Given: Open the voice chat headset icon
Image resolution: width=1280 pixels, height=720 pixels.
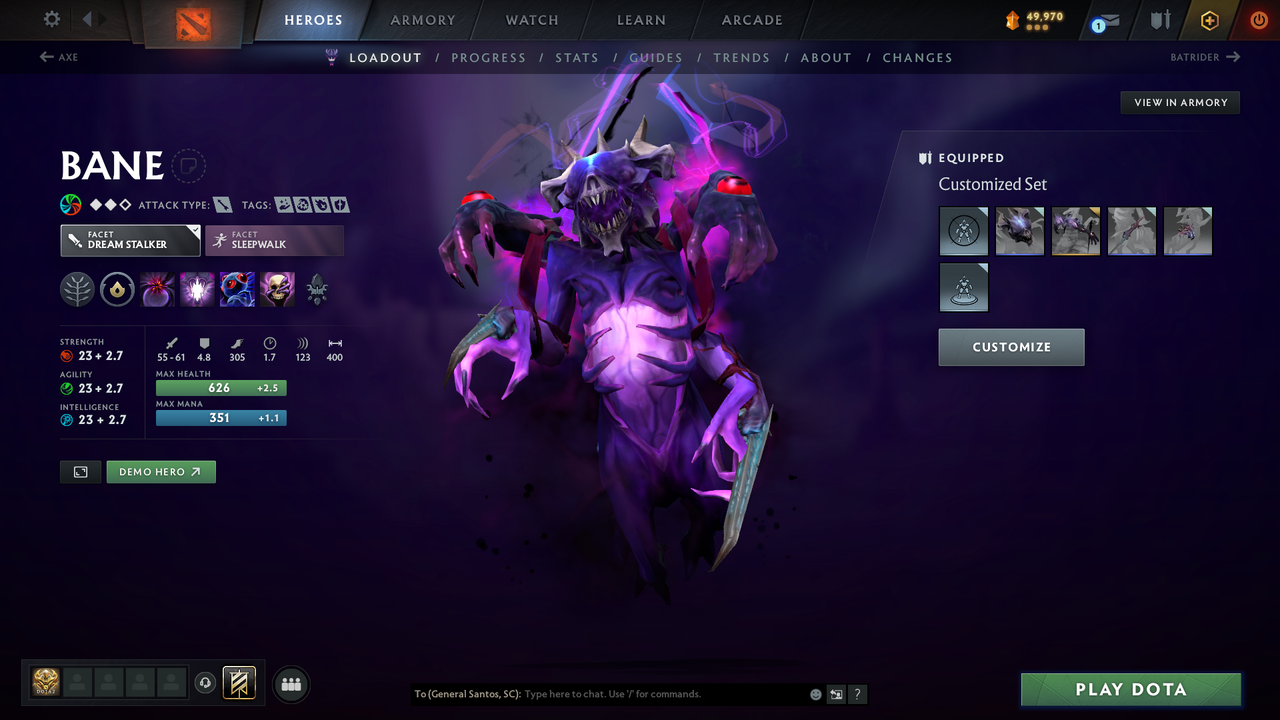Looking at the screenshot, I should (204, 682).
